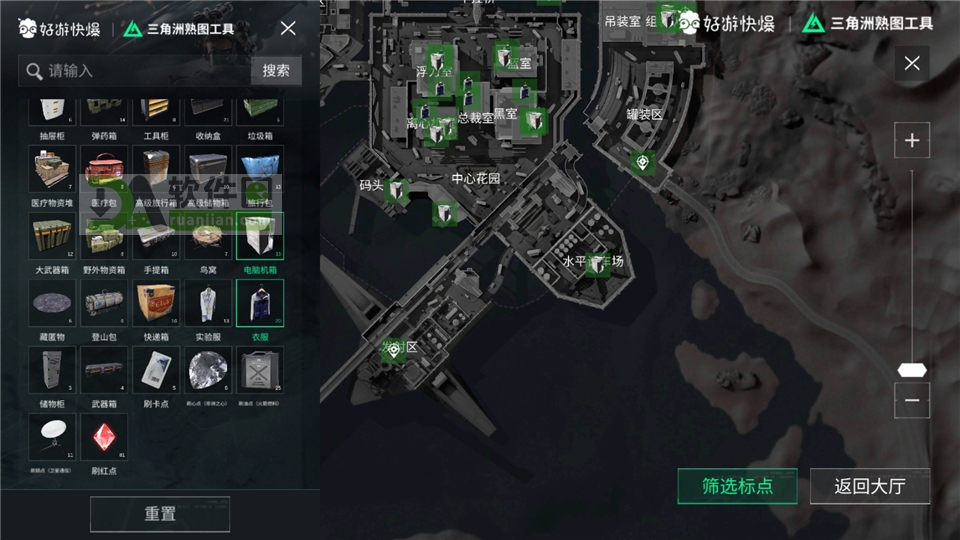The width and height of the screenshot is (960, 540).
Task: Pick the 鸟窝 bird nest filter
Action: tap(208, 237)
